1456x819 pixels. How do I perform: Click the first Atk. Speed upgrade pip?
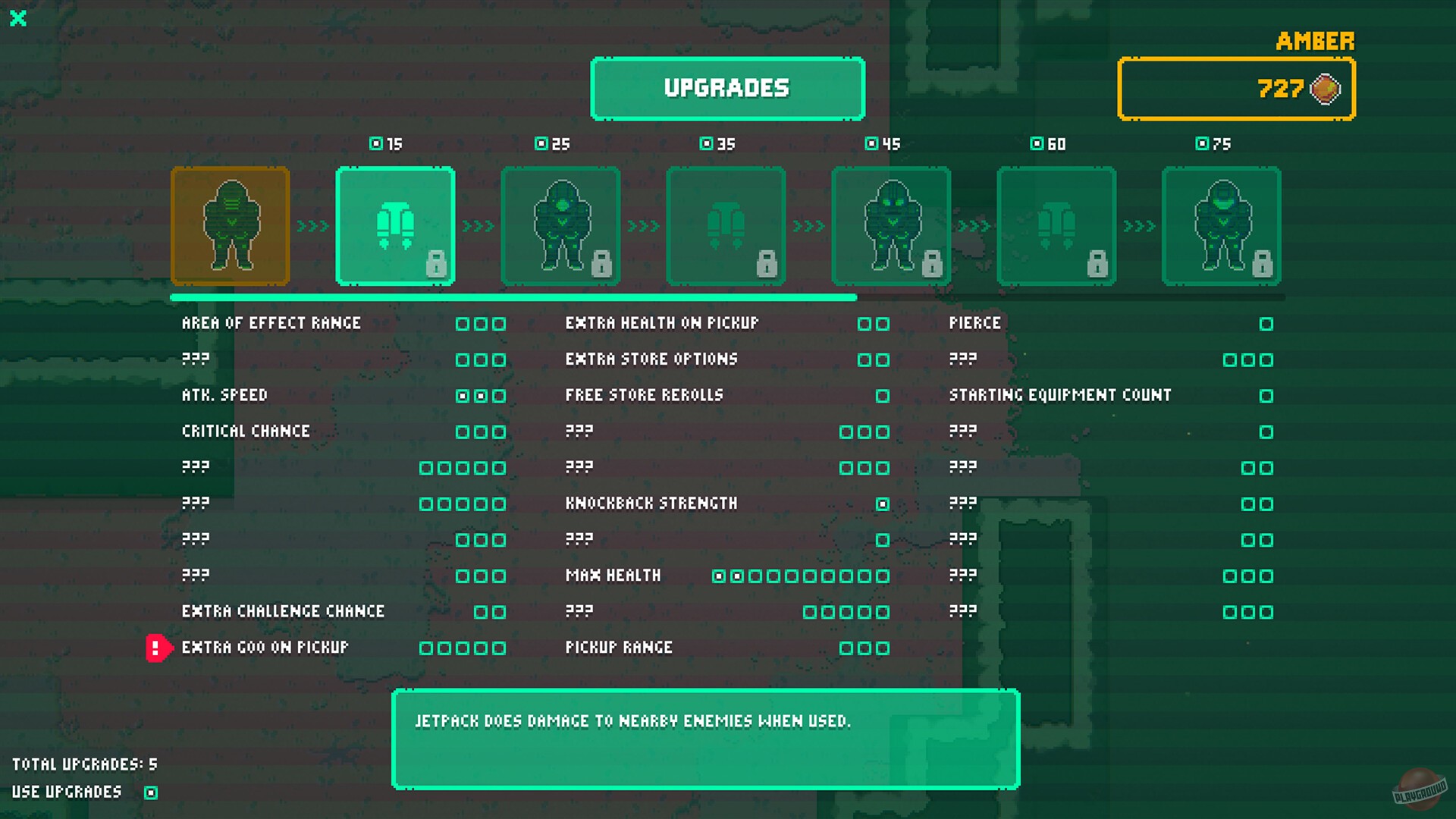tap(463, 395)
